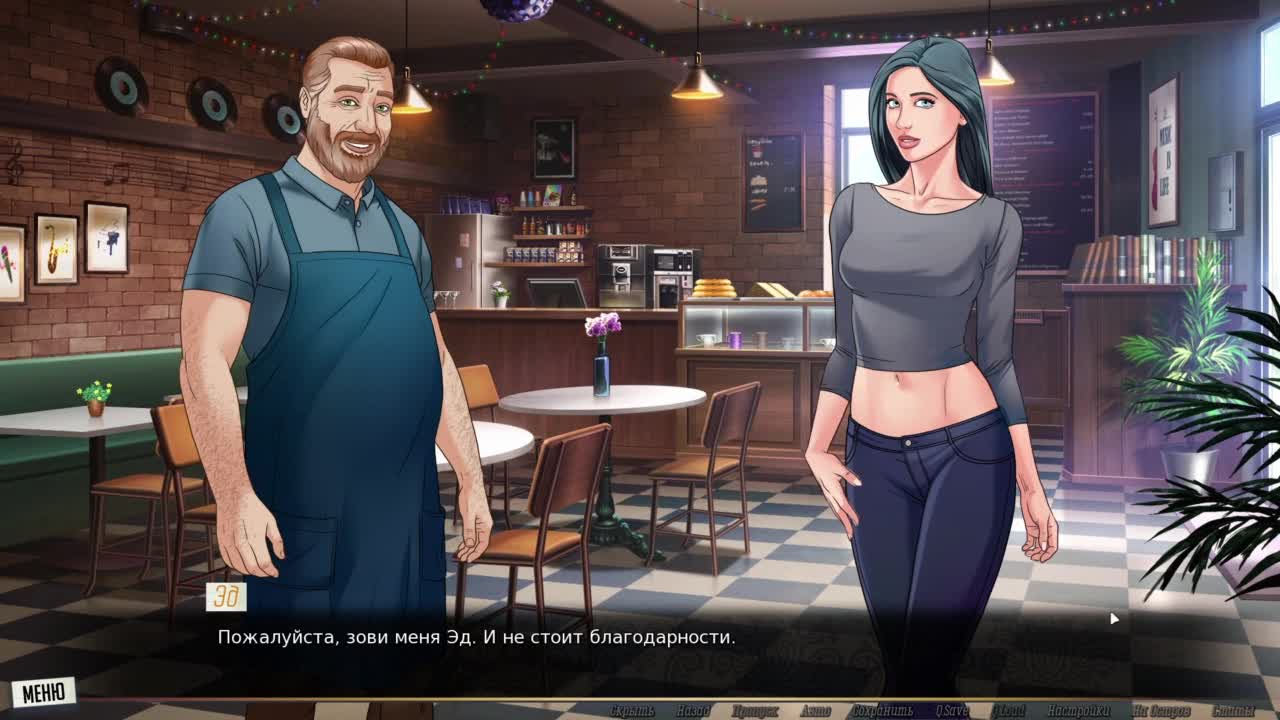Screen dimensions: 1280x720
Task: Quick load with Q.Load
Action: tap(1008, 711)
